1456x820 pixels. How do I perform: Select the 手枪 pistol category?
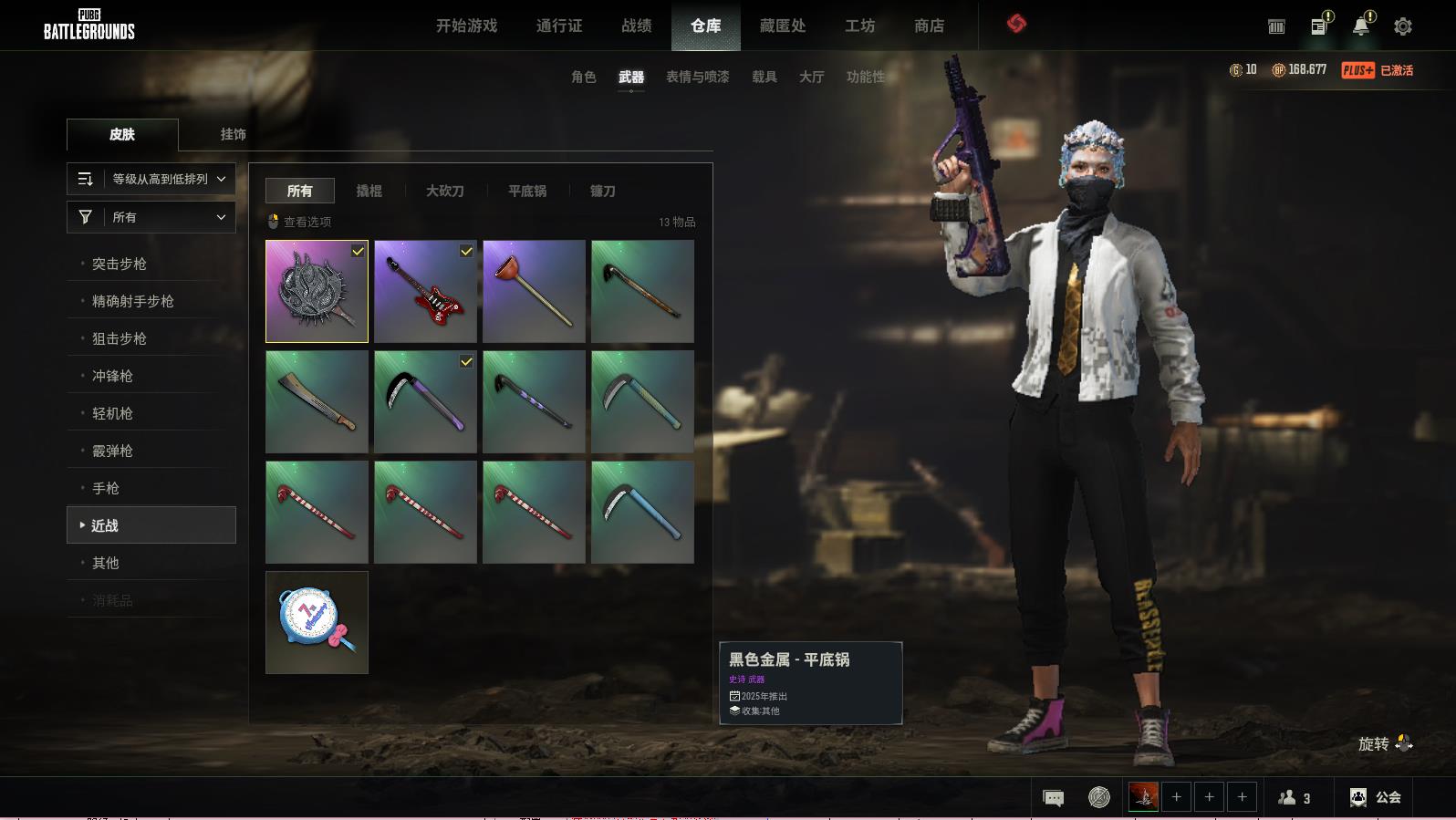[106, 488]
